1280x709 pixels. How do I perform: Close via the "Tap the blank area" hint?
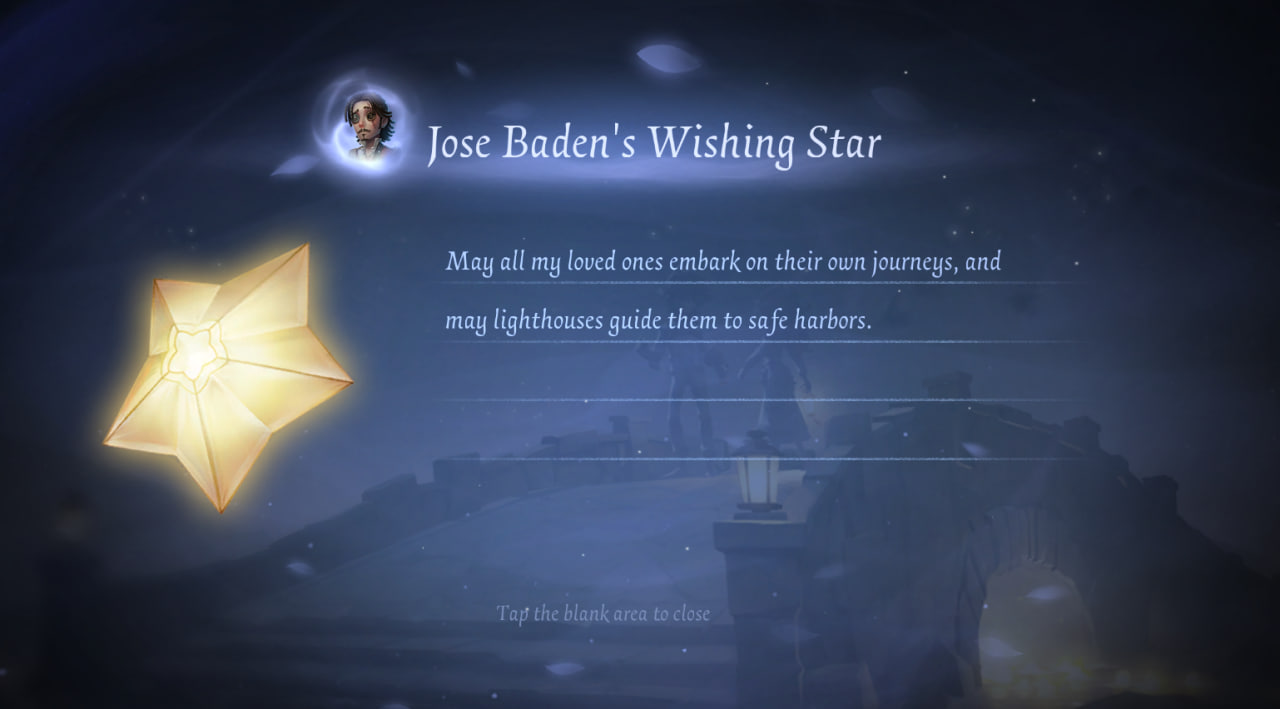tap(603, 613)
